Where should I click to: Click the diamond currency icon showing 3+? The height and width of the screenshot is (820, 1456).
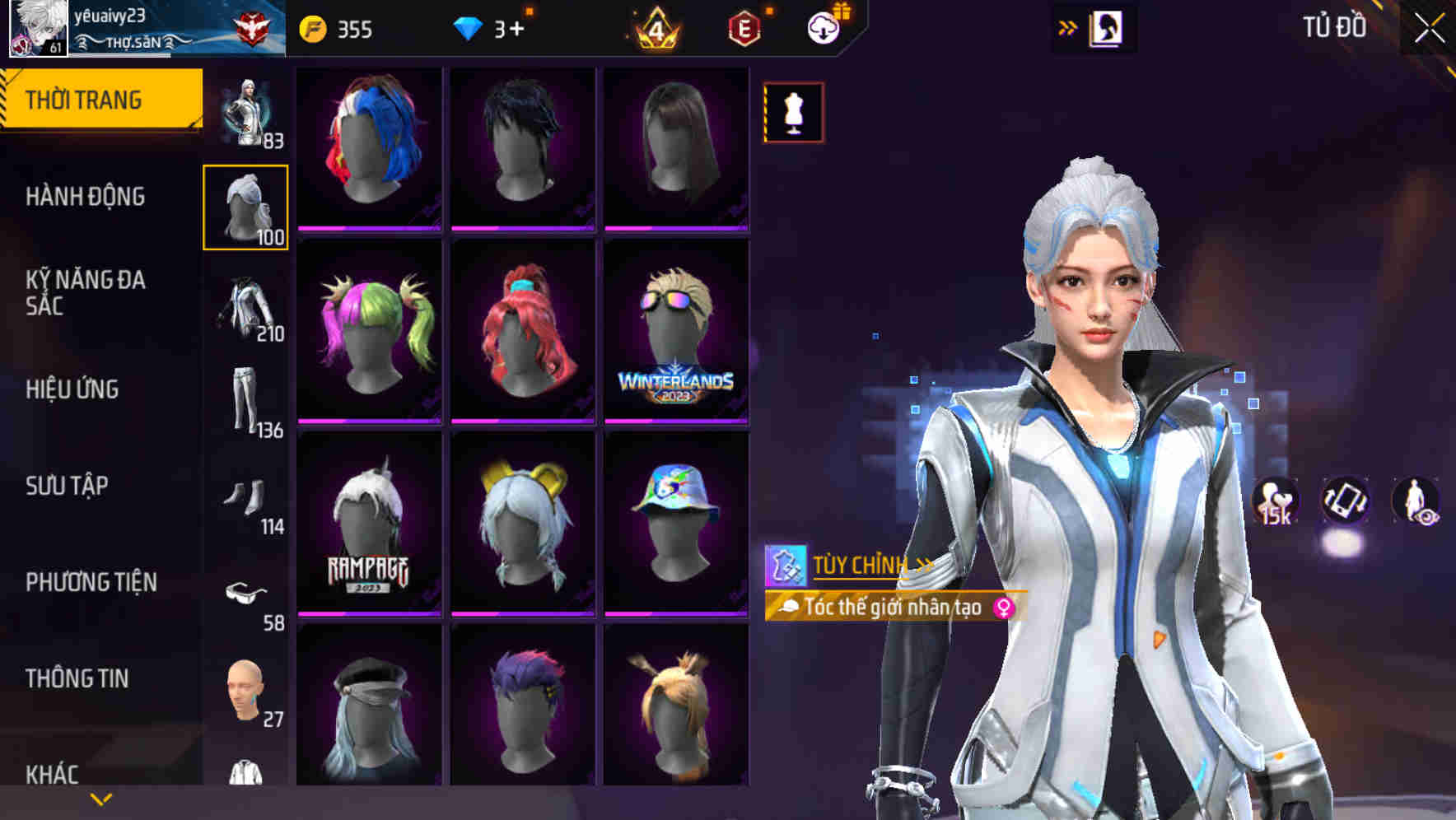[468, 27]
